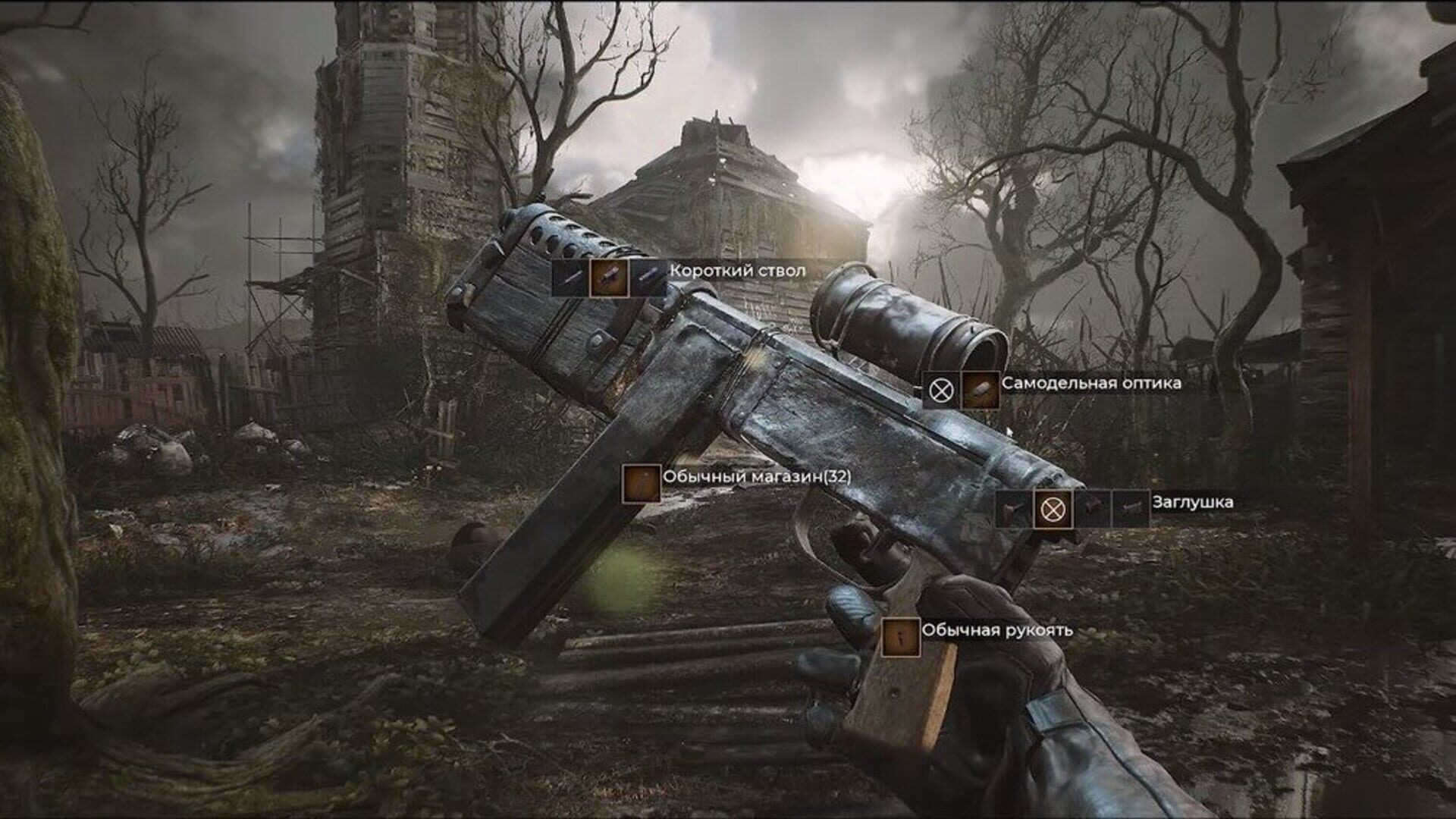
Task: Click the Короткий ствол label
Action: coord(737,269)
